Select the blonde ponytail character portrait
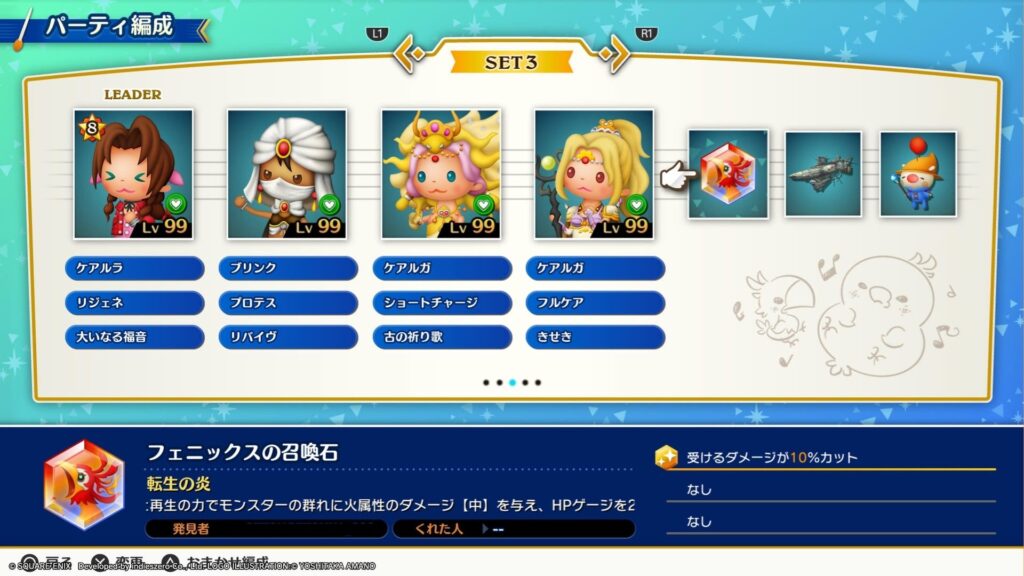 click(594, 174)
